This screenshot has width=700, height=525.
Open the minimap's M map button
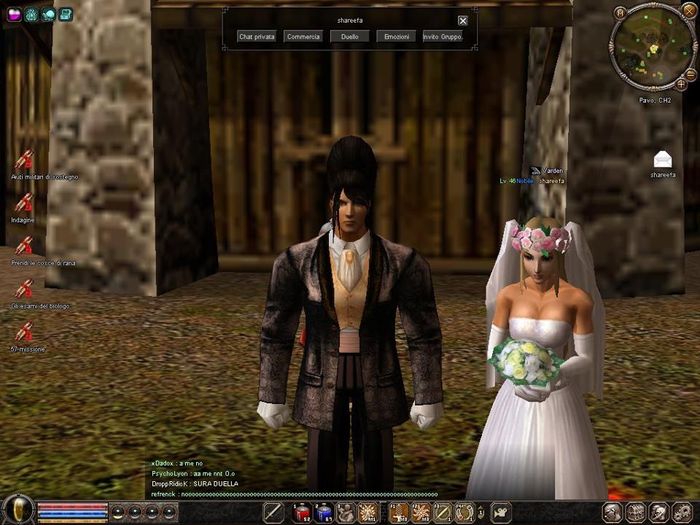point(621,13)
